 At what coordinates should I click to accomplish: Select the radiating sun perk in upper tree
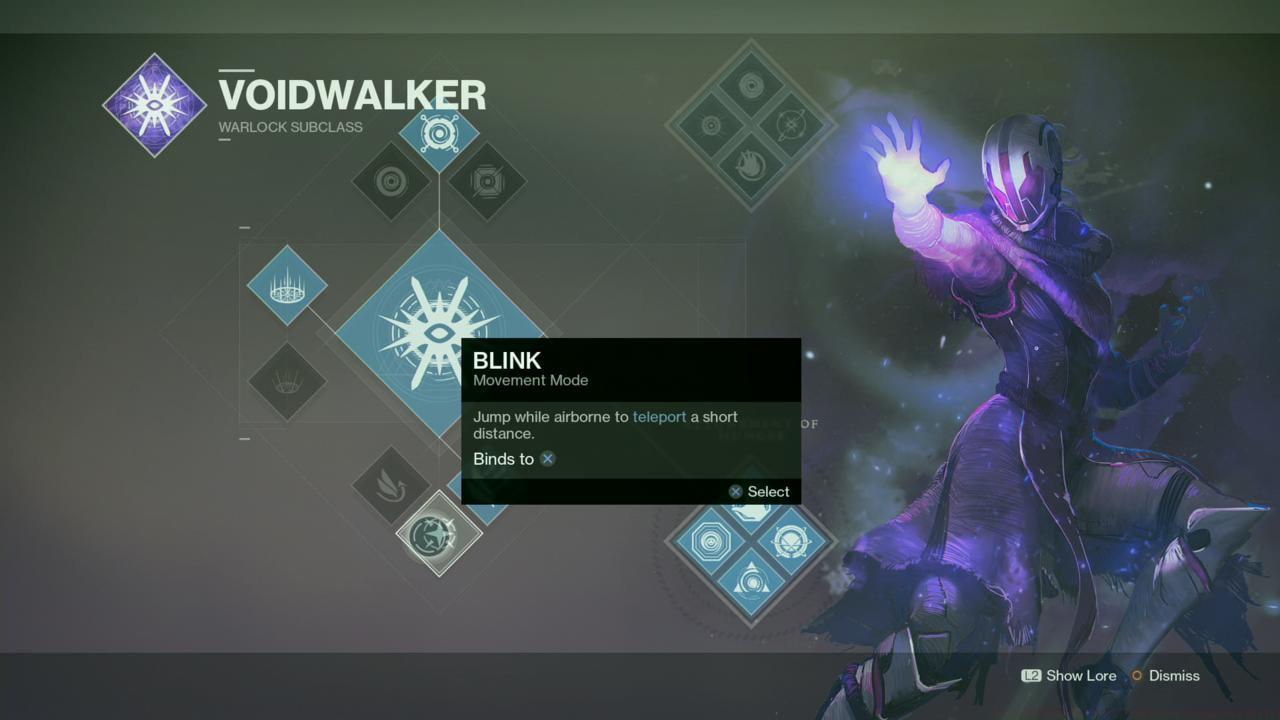pyautogui.click(x=710, y=125)
